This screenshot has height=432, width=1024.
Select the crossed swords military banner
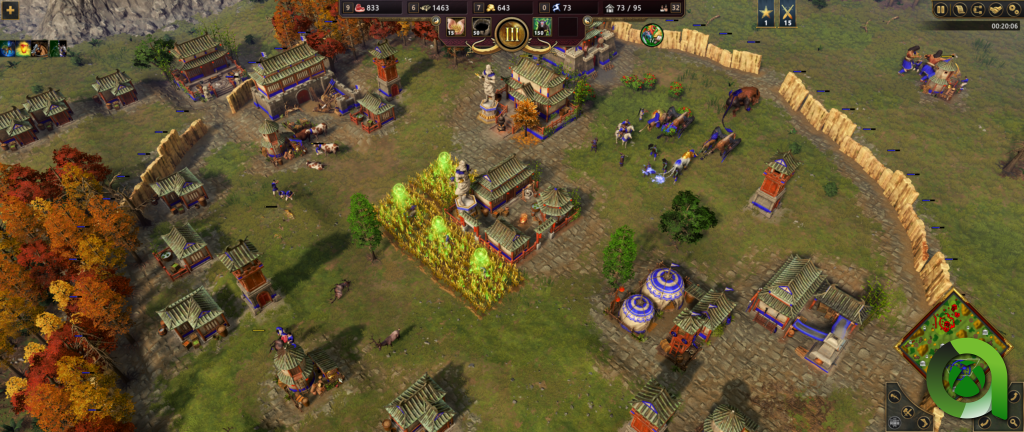click(787, 13)
